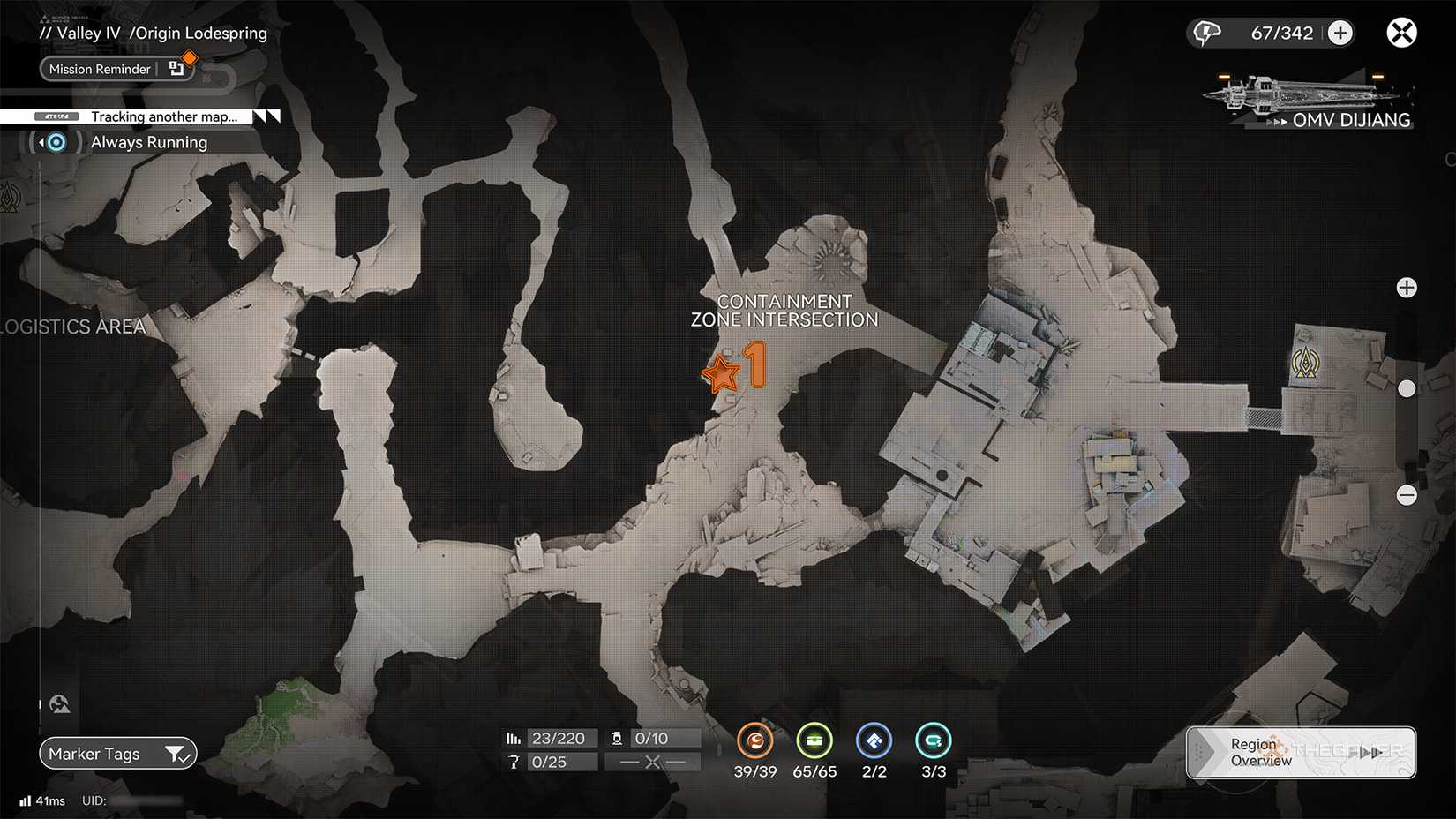Expand Region Overview with the double arrows
The image size is (1456, 819).
(x=1370, y=753)
